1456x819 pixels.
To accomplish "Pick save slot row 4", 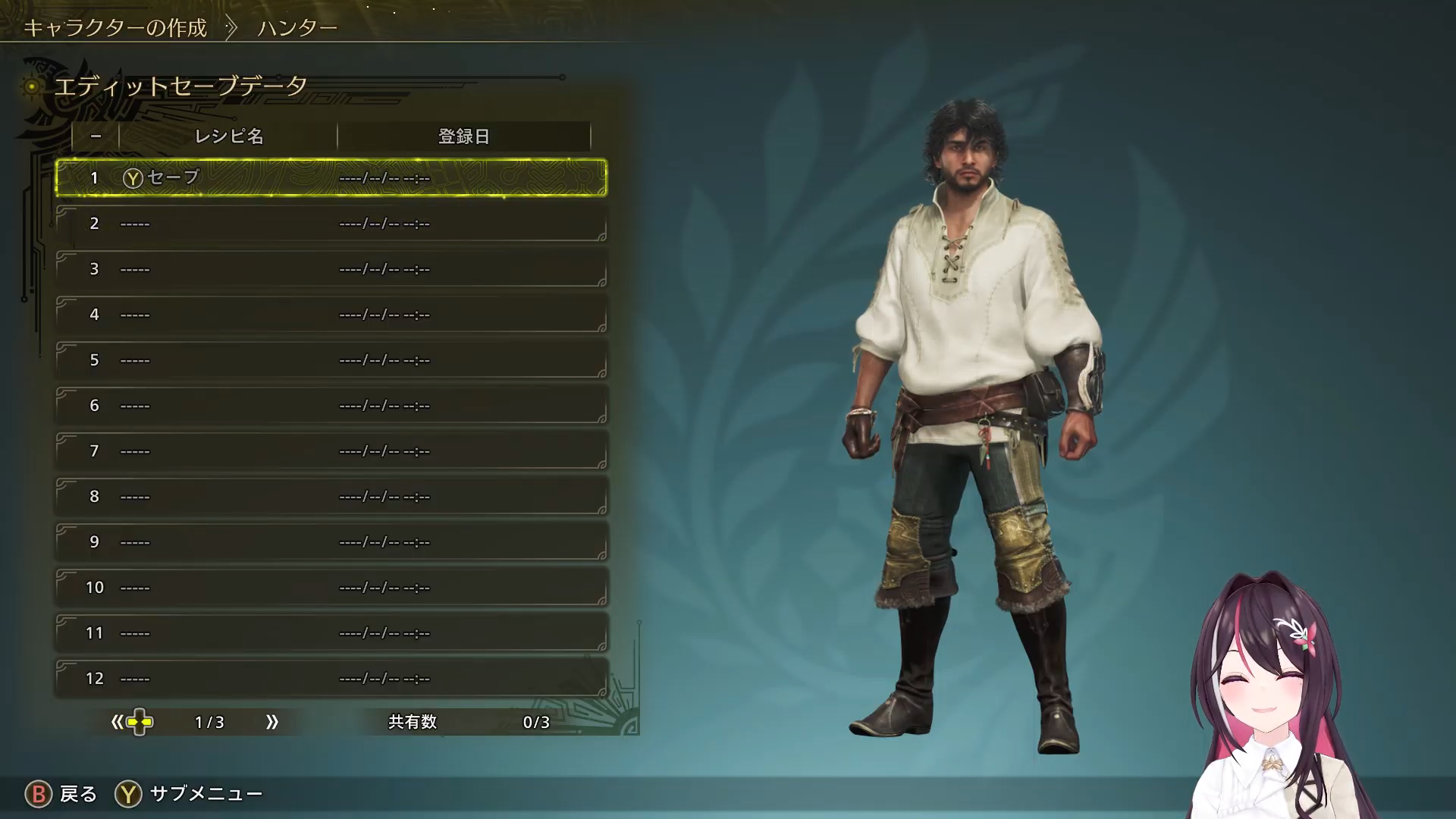I will click(331, 314).
